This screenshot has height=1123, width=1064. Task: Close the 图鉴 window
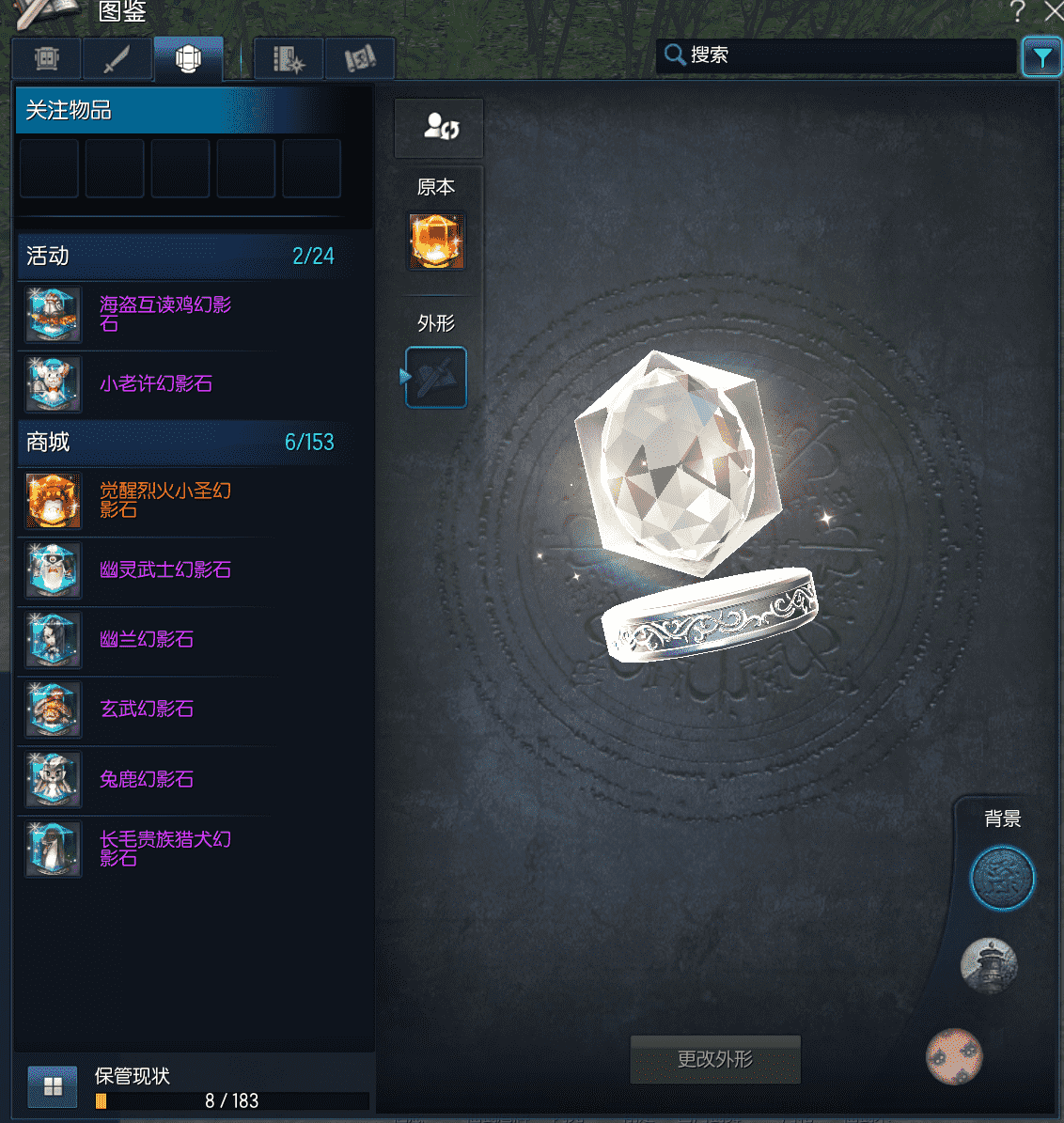[1054, 11]
